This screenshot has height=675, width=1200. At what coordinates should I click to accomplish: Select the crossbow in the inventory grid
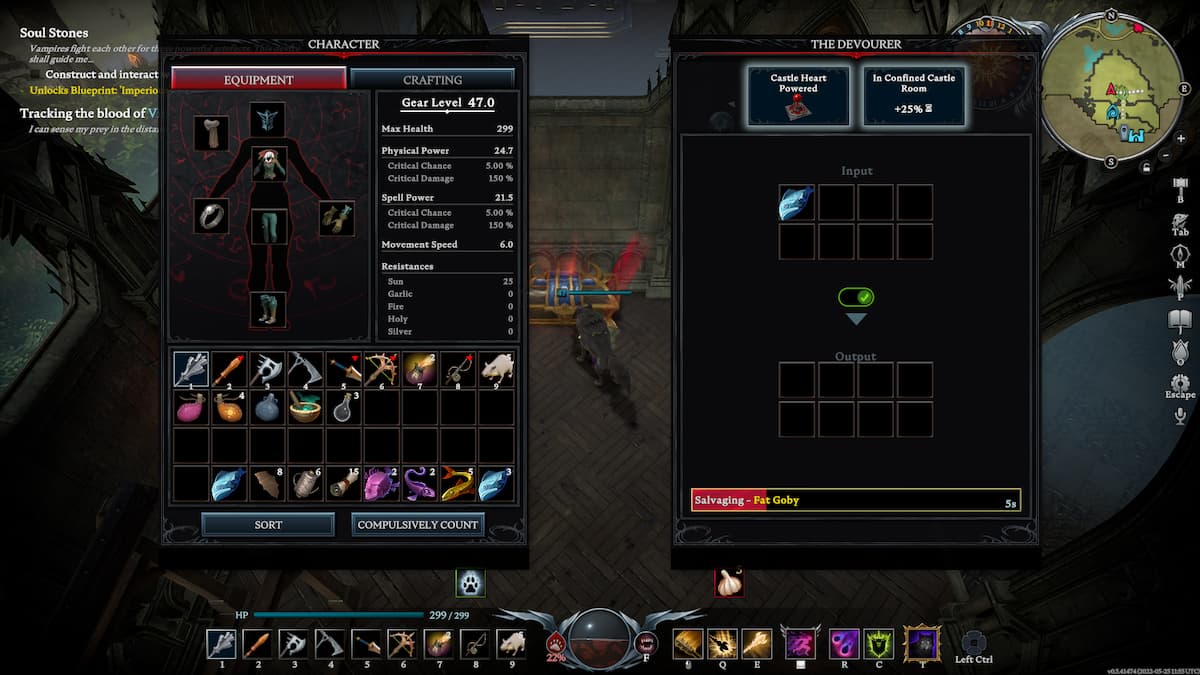tap(381, 369)
